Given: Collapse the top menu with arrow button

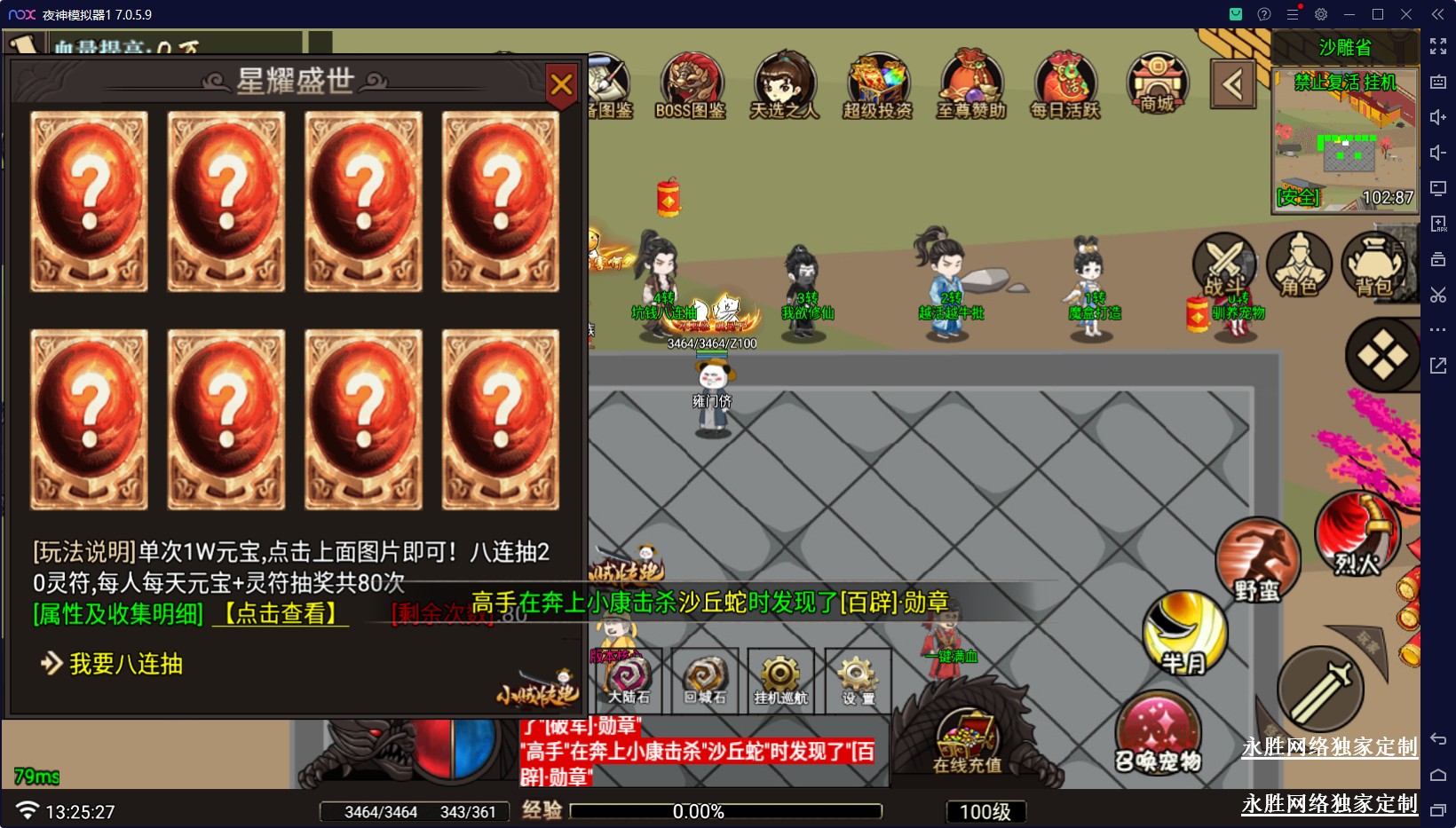Looking at the screenshot, I should tap(1232, 85).
